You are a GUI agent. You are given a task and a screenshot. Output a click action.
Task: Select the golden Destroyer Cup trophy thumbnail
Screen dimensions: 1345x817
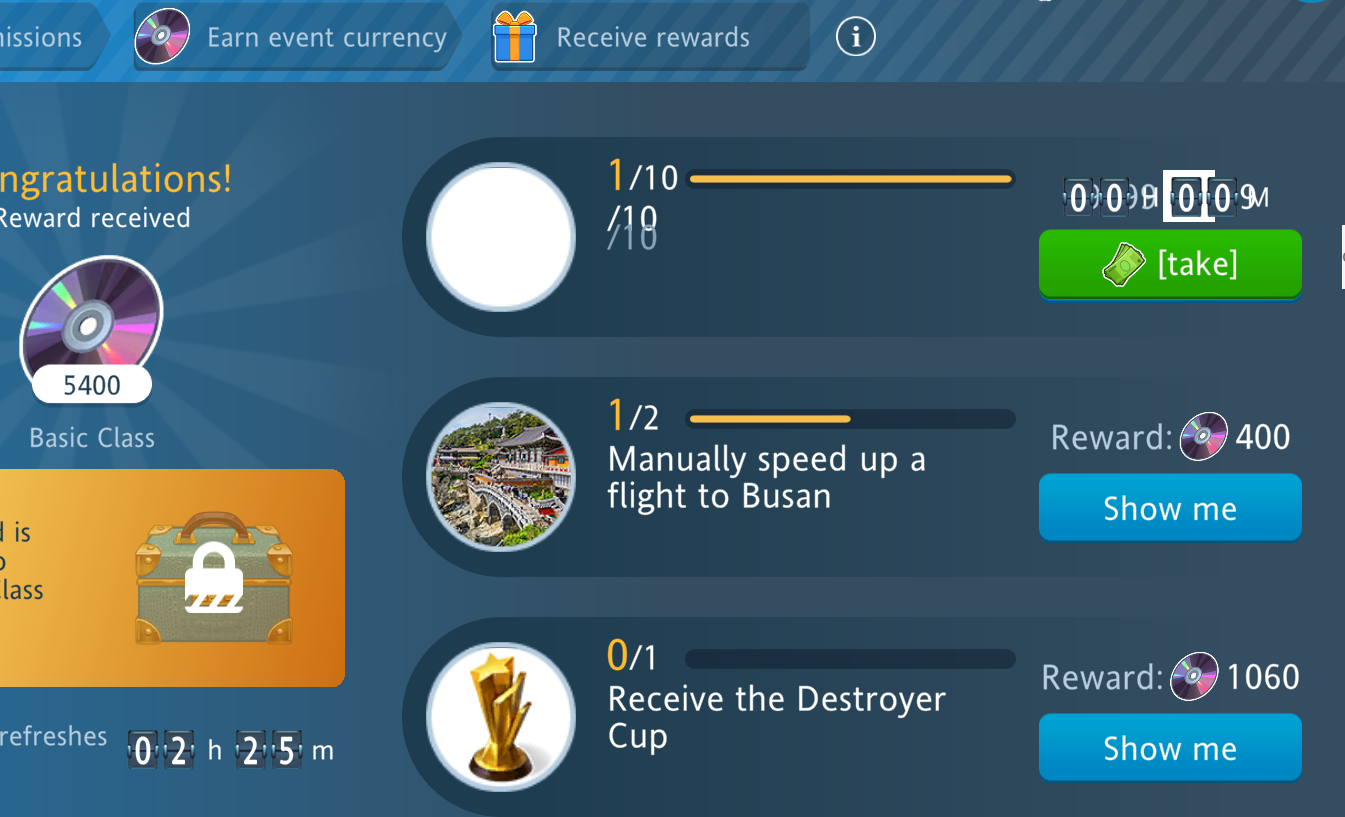pos(501,717)
